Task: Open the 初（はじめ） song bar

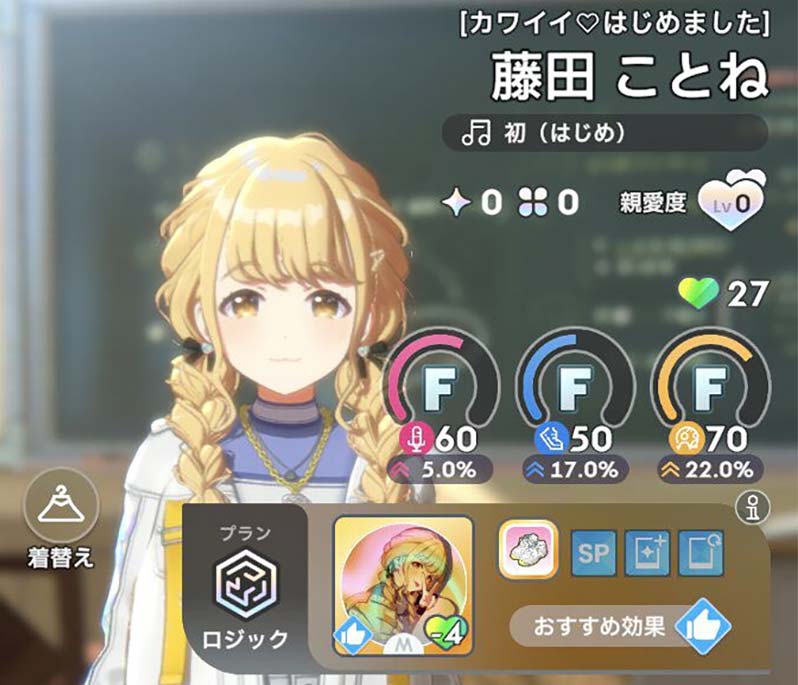Action: click(x=604, y=132)
